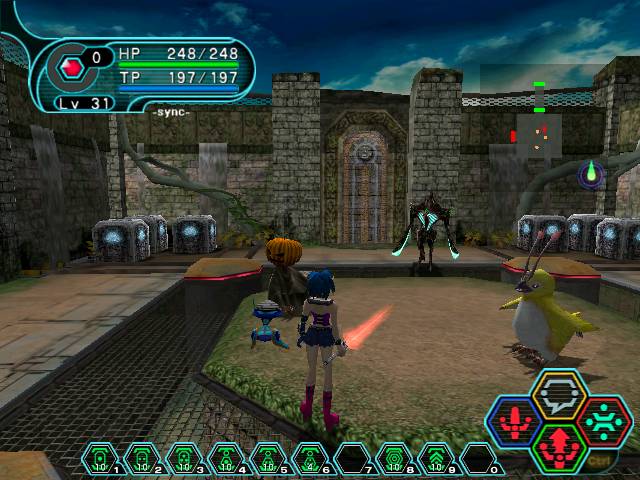Open the area minimap radar

539,131
